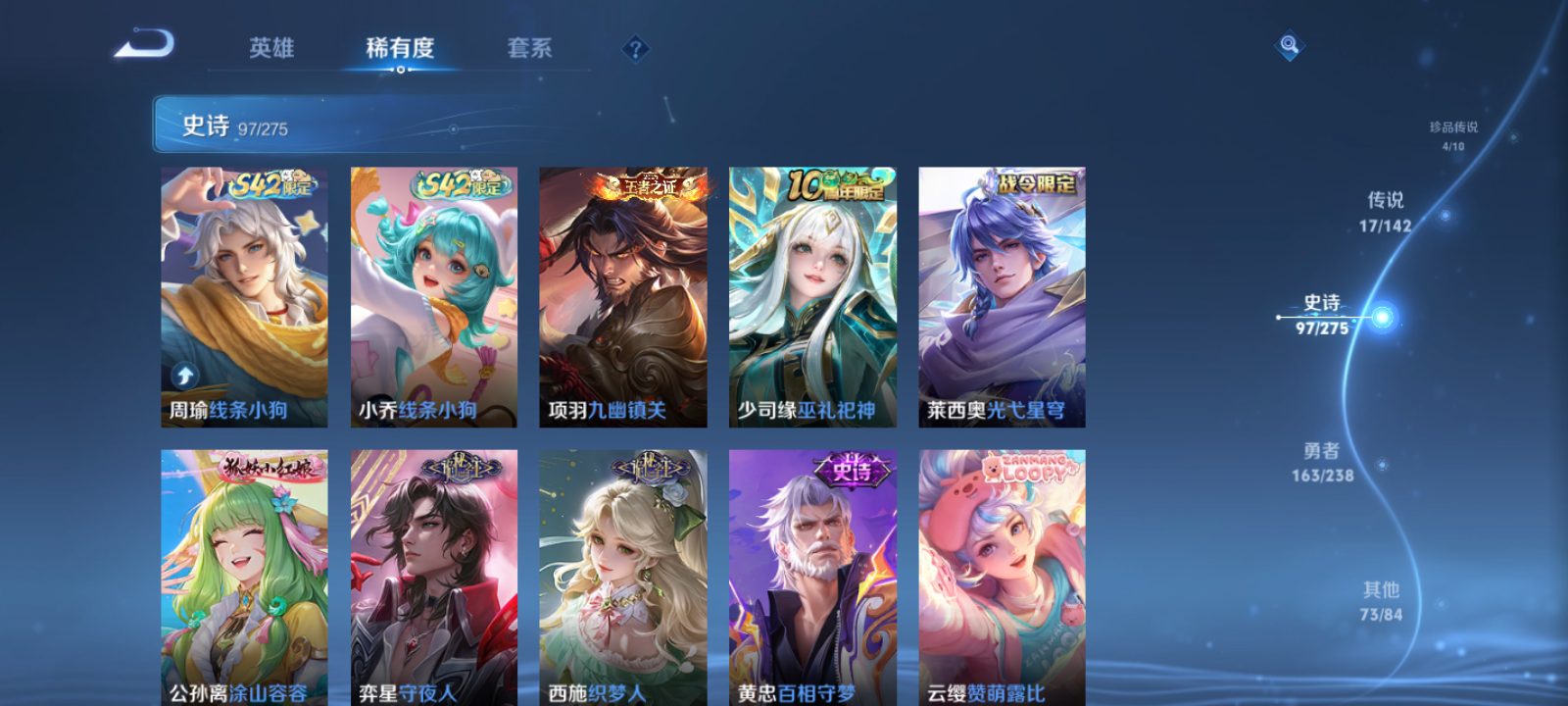
Task: Jump to 传说 17/142 in the right sidebar
Action: point(1387,211)
